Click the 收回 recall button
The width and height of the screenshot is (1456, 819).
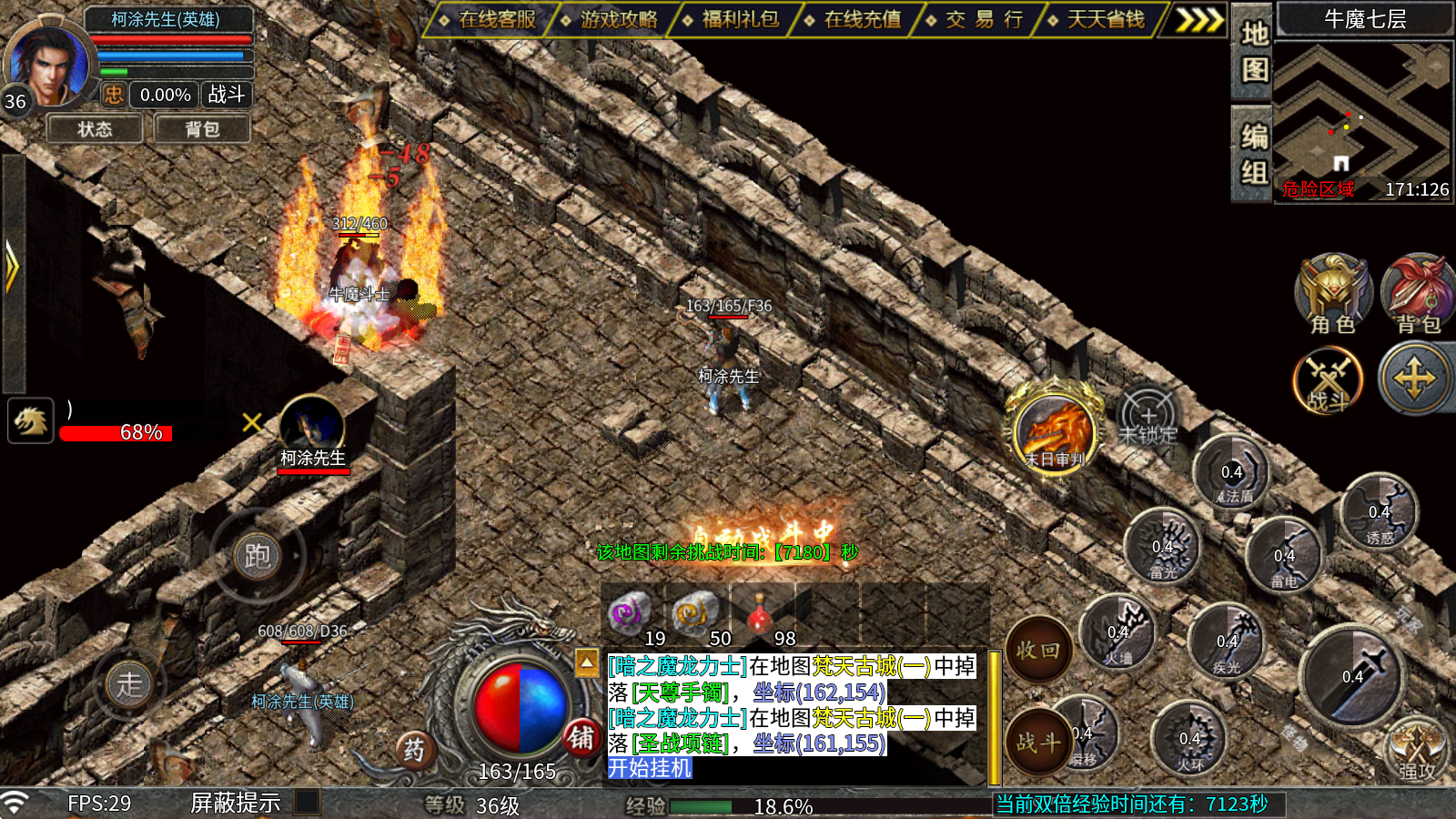coord(1038,650)
